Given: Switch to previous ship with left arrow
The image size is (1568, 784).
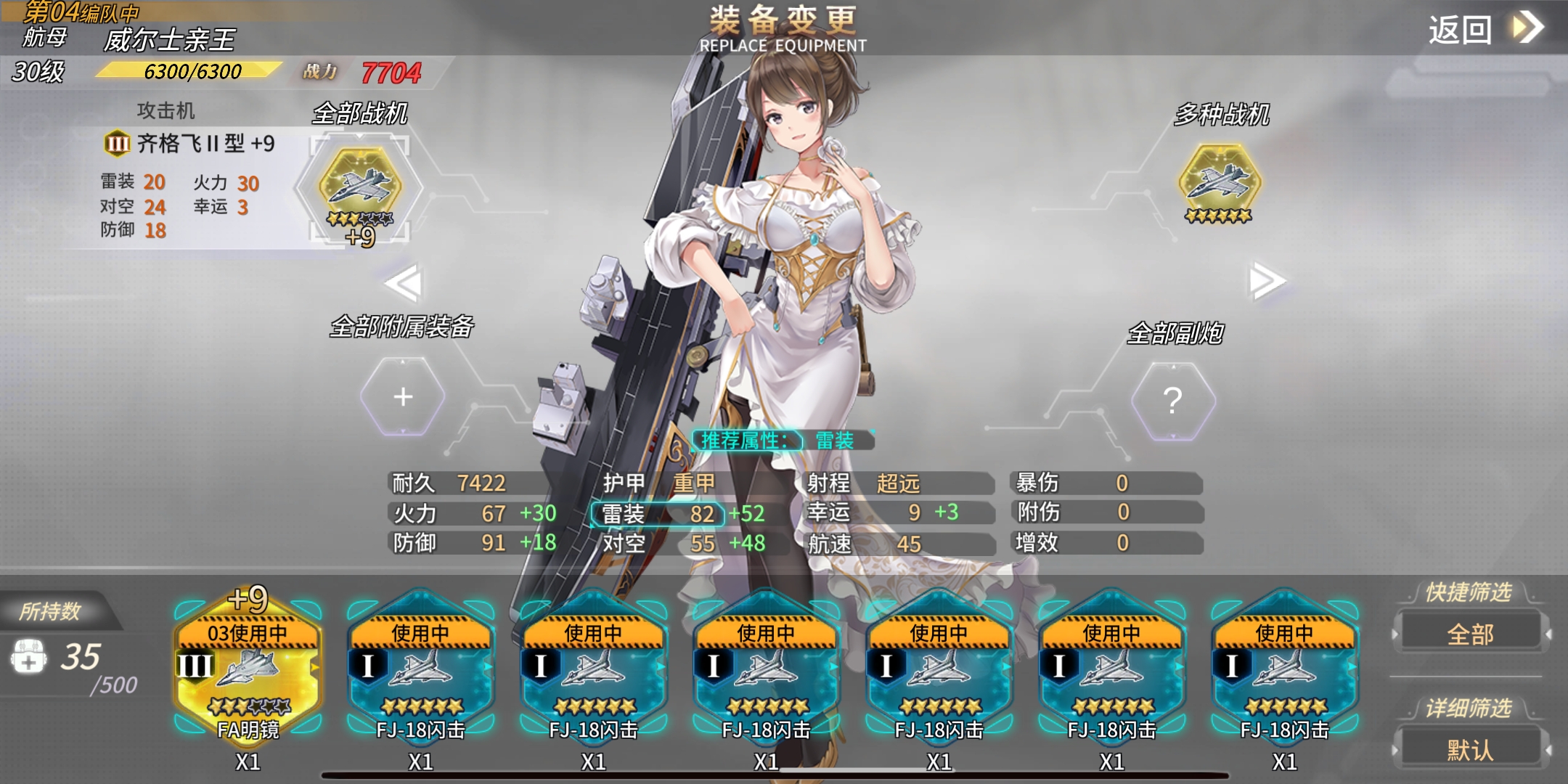Looking at the screenshot, I should point(404,282).
